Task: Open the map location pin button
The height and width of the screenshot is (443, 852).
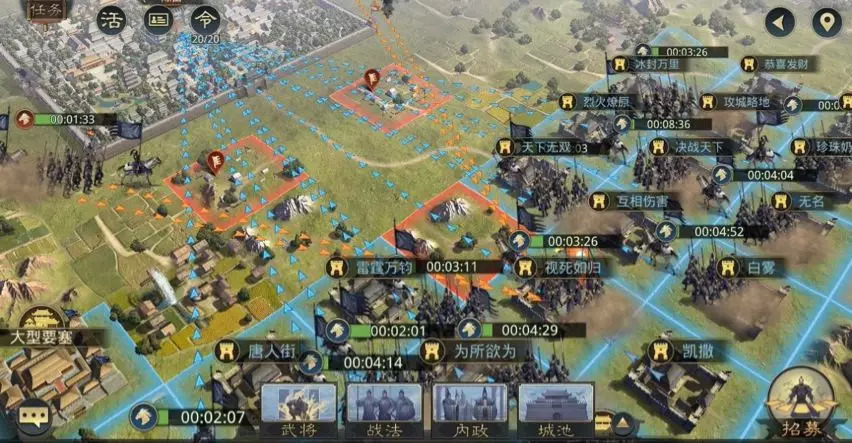Action: tap(826, 21)
